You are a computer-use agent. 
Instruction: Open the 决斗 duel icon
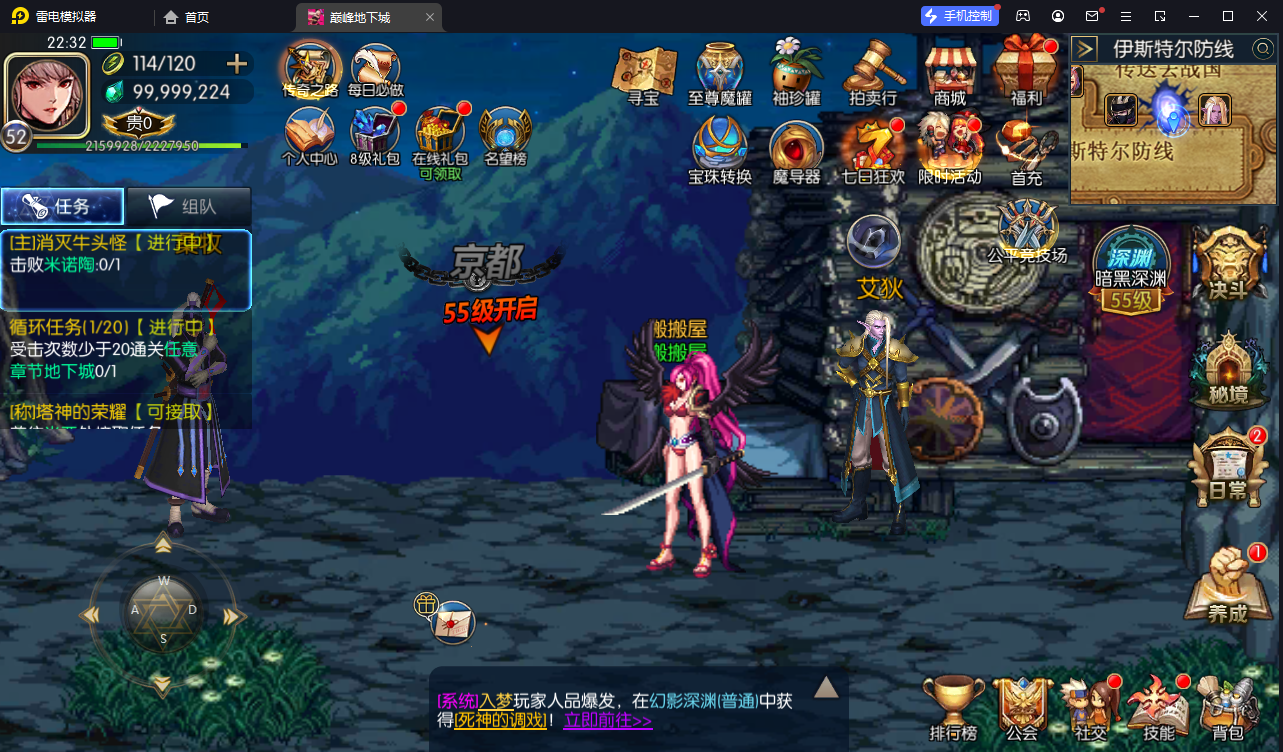click(1230, 265)
